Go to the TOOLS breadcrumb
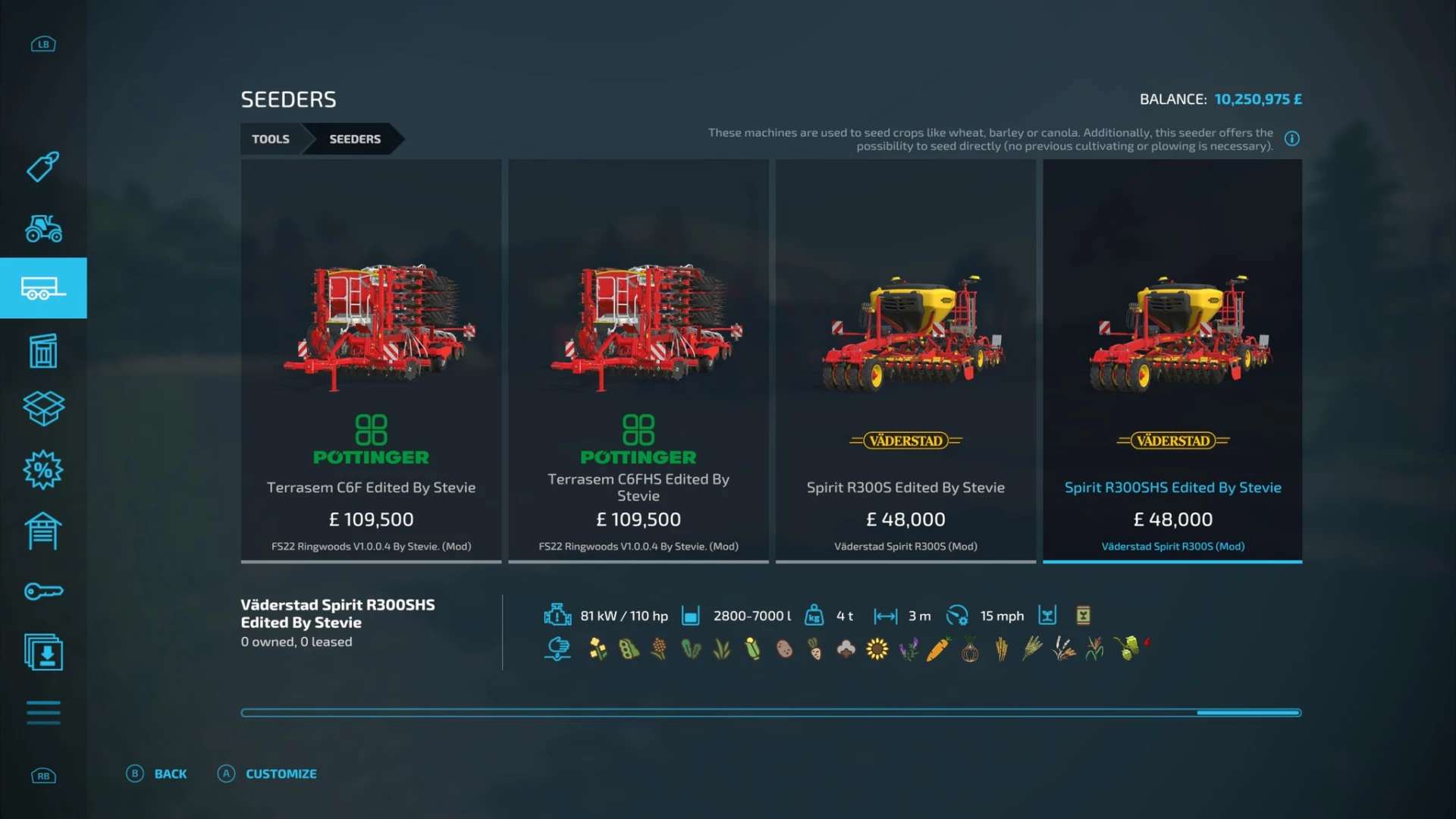 tap(271, 139)
